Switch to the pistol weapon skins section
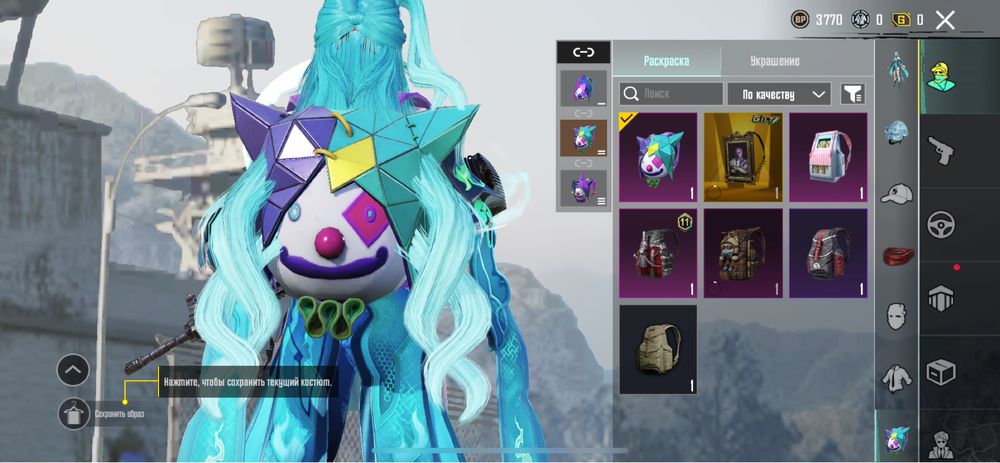Viewport: 1000px width, 463px height. pos(941,150)
